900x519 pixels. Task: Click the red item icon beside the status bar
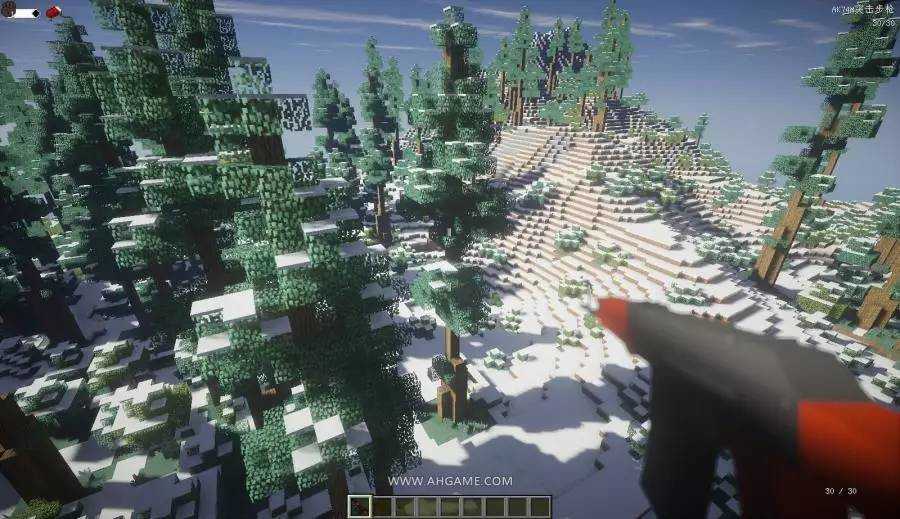52,13
